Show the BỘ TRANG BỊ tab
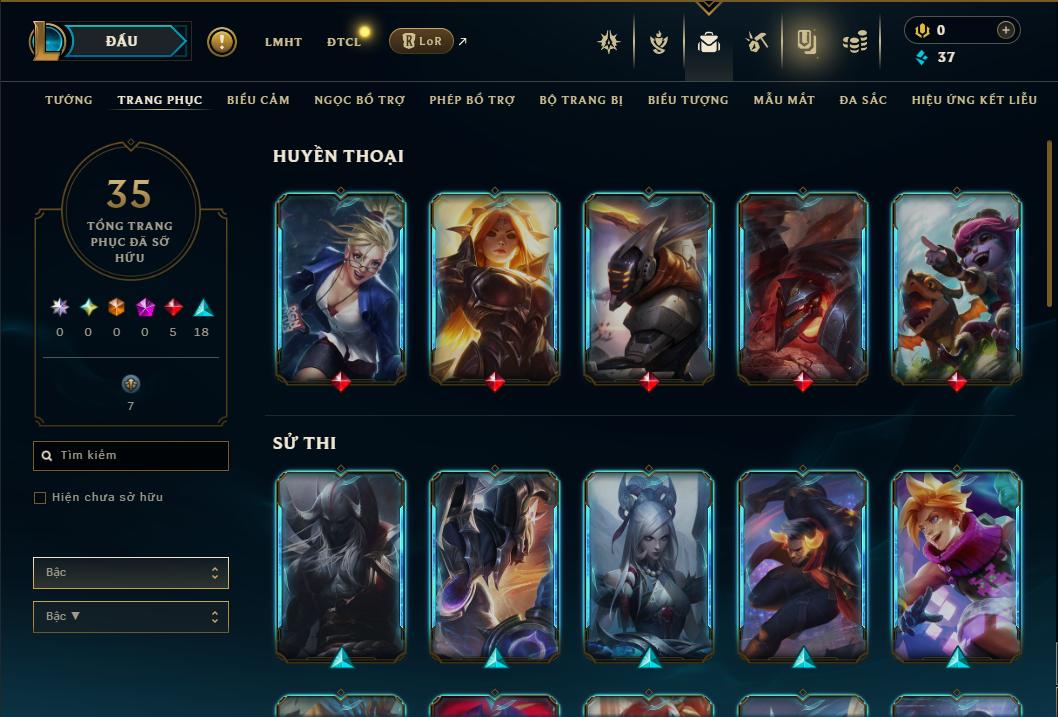The width and height of the screenshot is (1058, 717). pos(581,100)
